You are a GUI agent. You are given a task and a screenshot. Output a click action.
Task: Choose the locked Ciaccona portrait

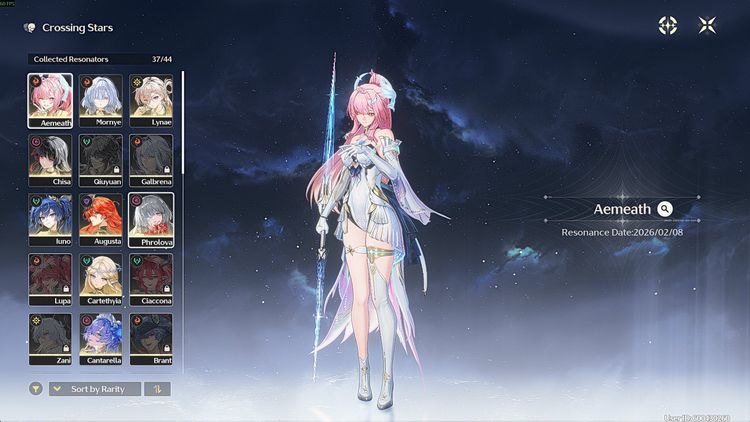click(151, 280)
